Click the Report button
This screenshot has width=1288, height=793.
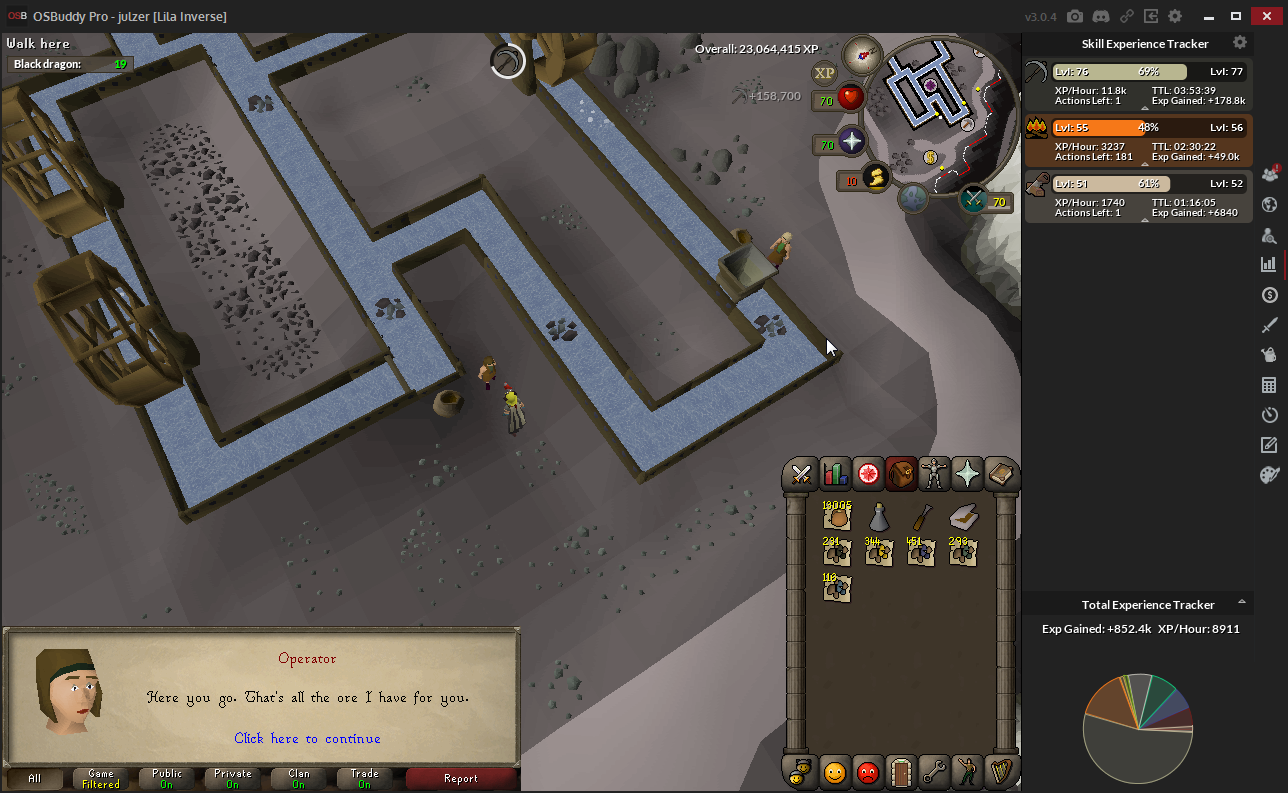pyautogui.click(x=461, y=778)
